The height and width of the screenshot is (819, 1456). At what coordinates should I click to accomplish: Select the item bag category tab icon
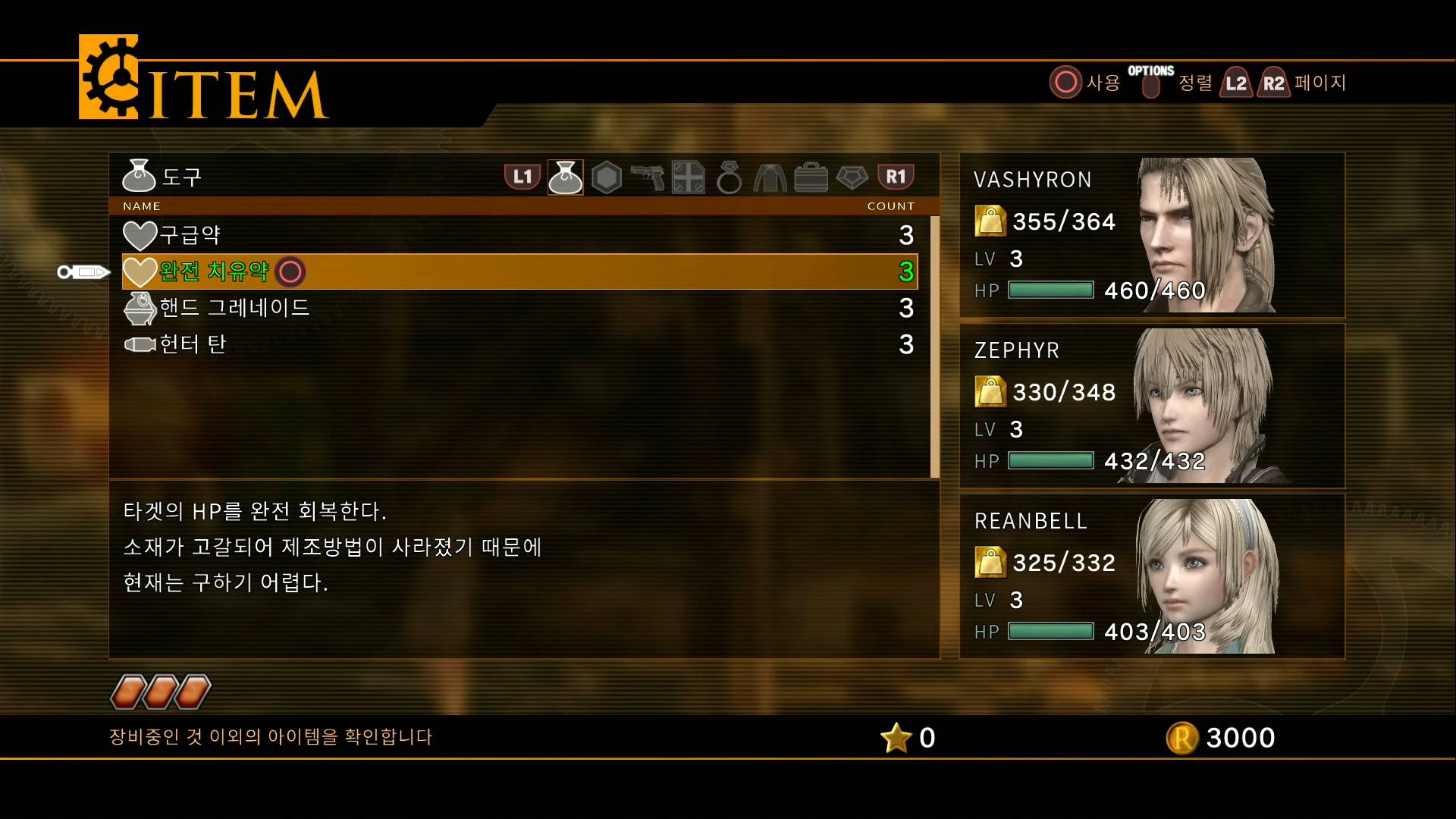click(x=566, y=177)
